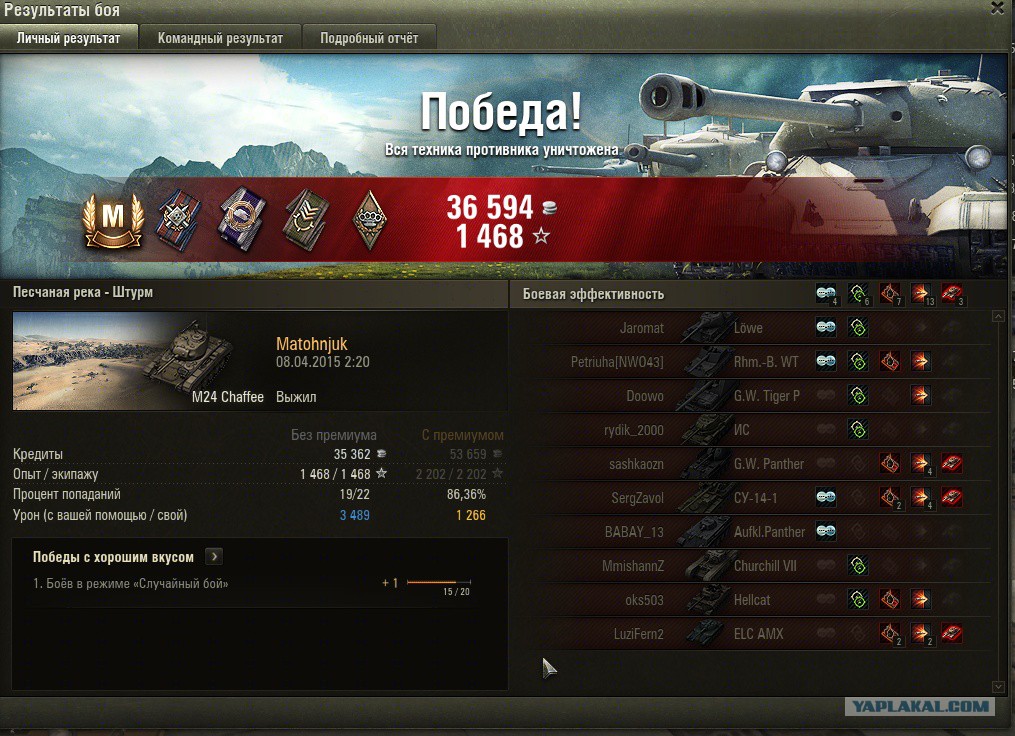This screenshot has height=736, width=1015.
Task: Close the battle results window
Action: coord(997,8)
